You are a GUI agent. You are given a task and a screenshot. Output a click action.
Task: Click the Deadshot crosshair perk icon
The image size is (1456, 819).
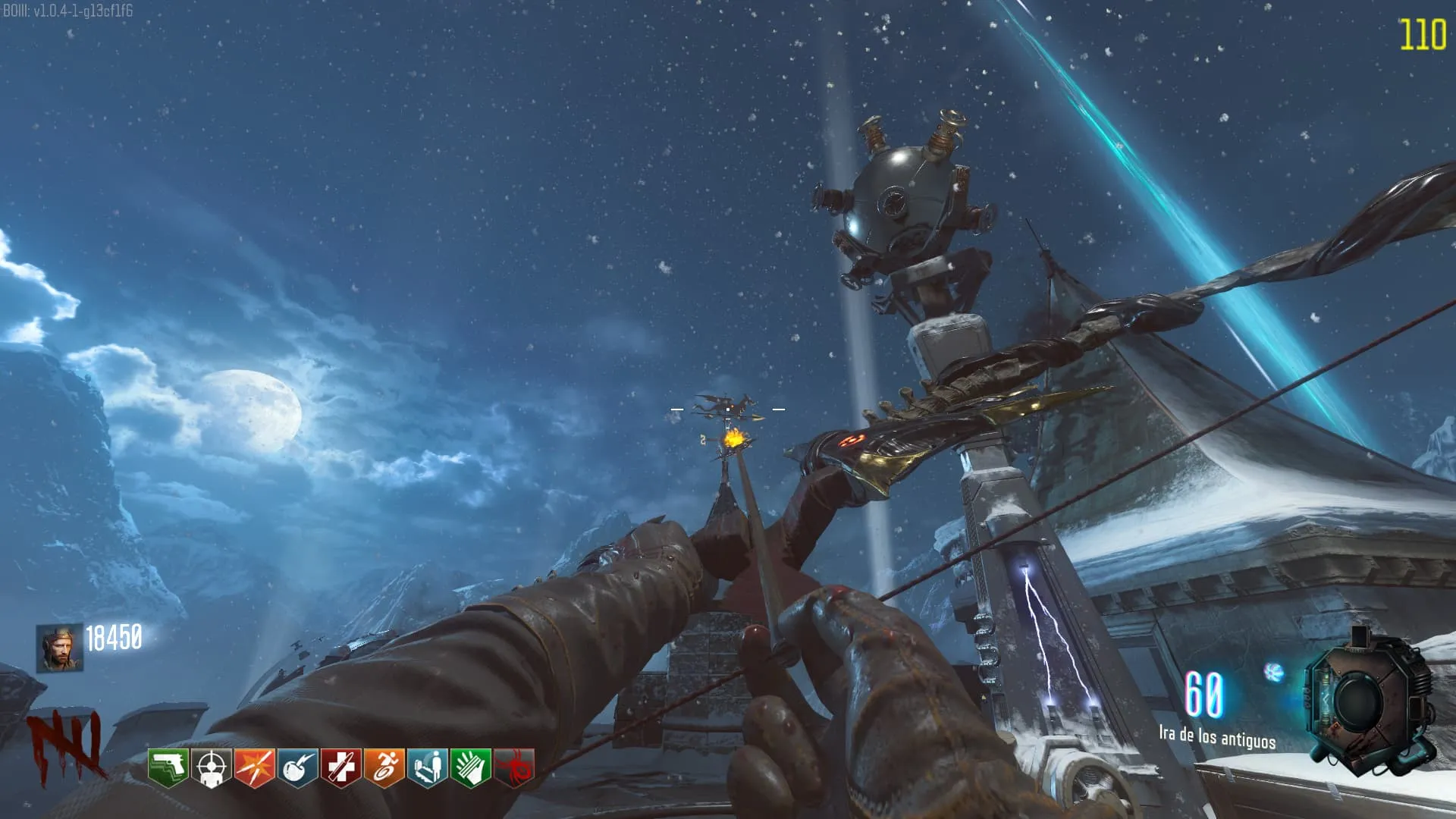211,767
